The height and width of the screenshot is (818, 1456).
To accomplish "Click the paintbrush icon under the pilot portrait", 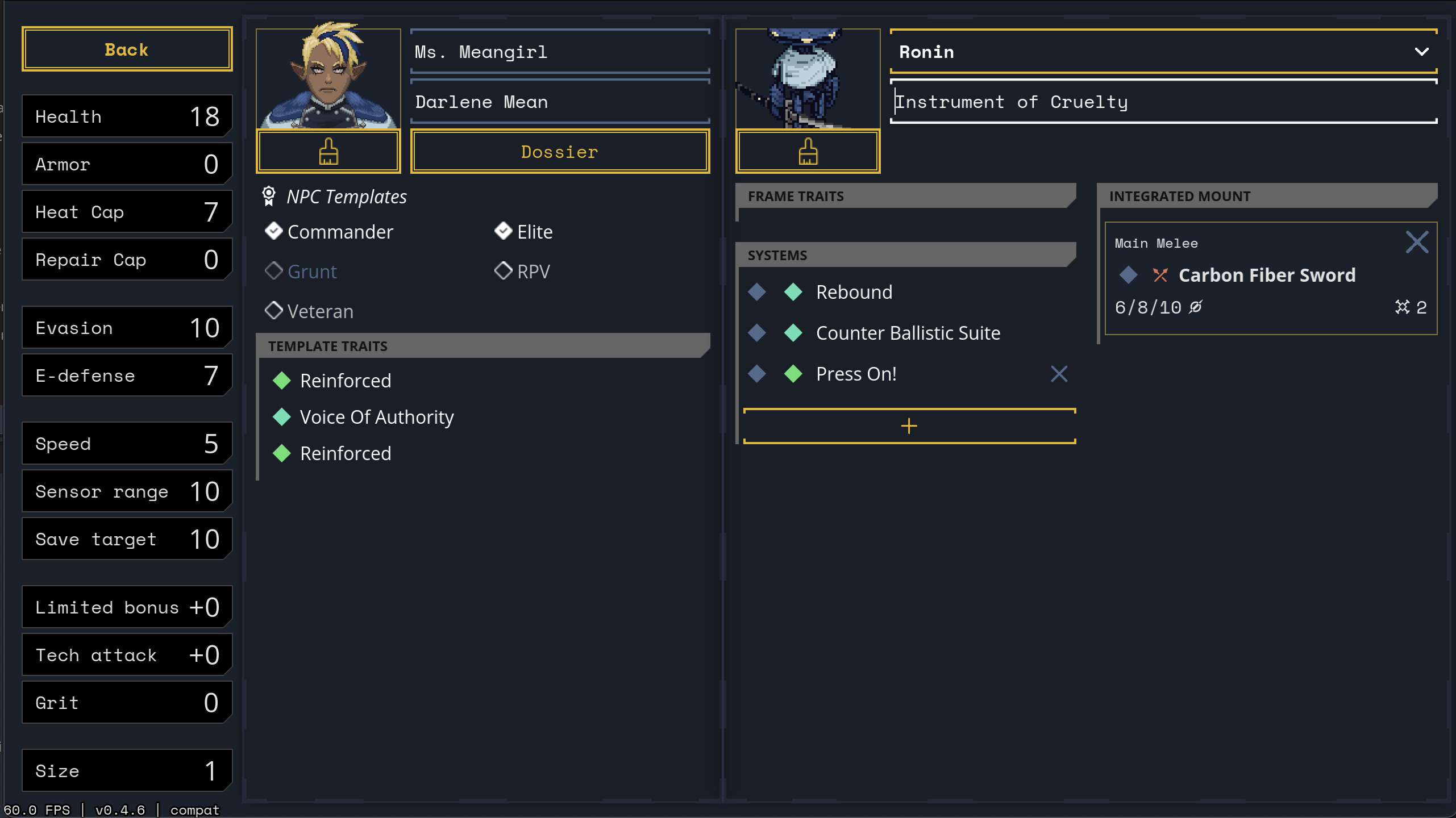I will [328, 151].
